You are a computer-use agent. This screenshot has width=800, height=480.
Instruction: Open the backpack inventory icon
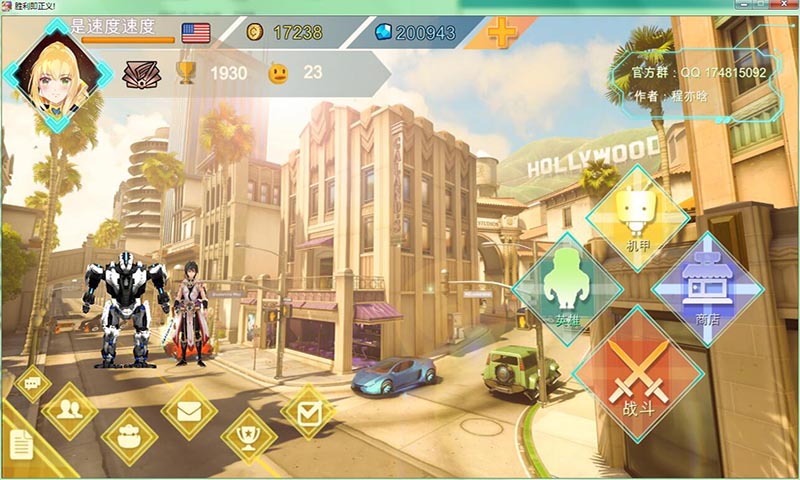(x=129, y=436)
